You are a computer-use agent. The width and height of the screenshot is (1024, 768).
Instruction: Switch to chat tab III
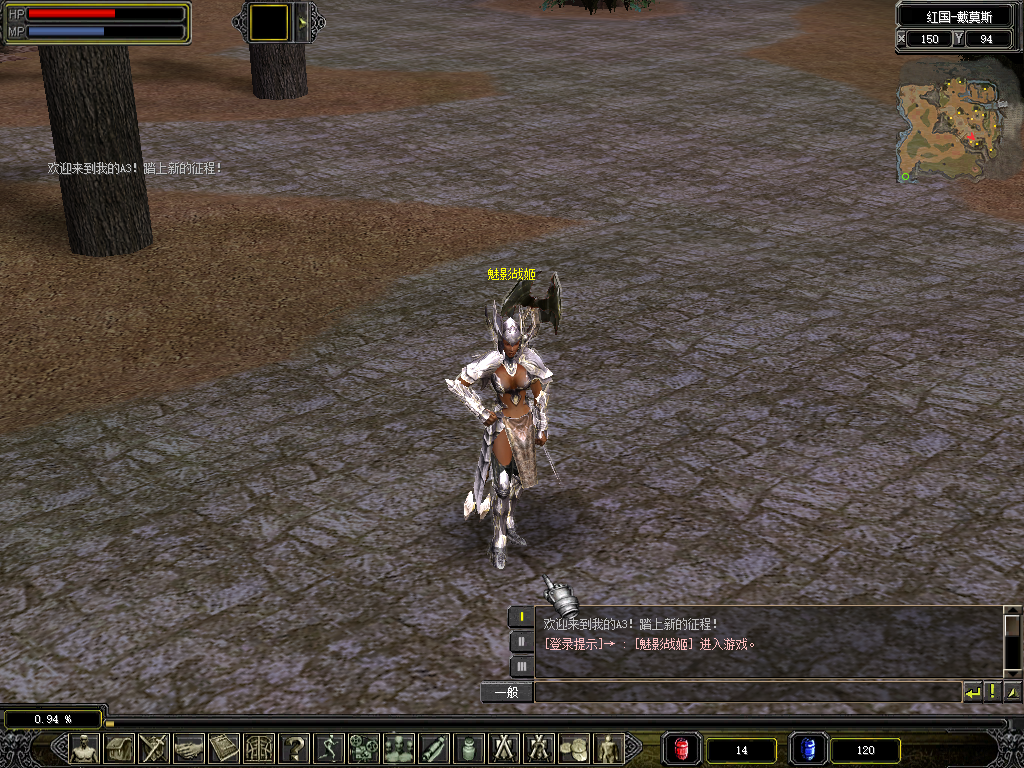click(x=521, y=666)
